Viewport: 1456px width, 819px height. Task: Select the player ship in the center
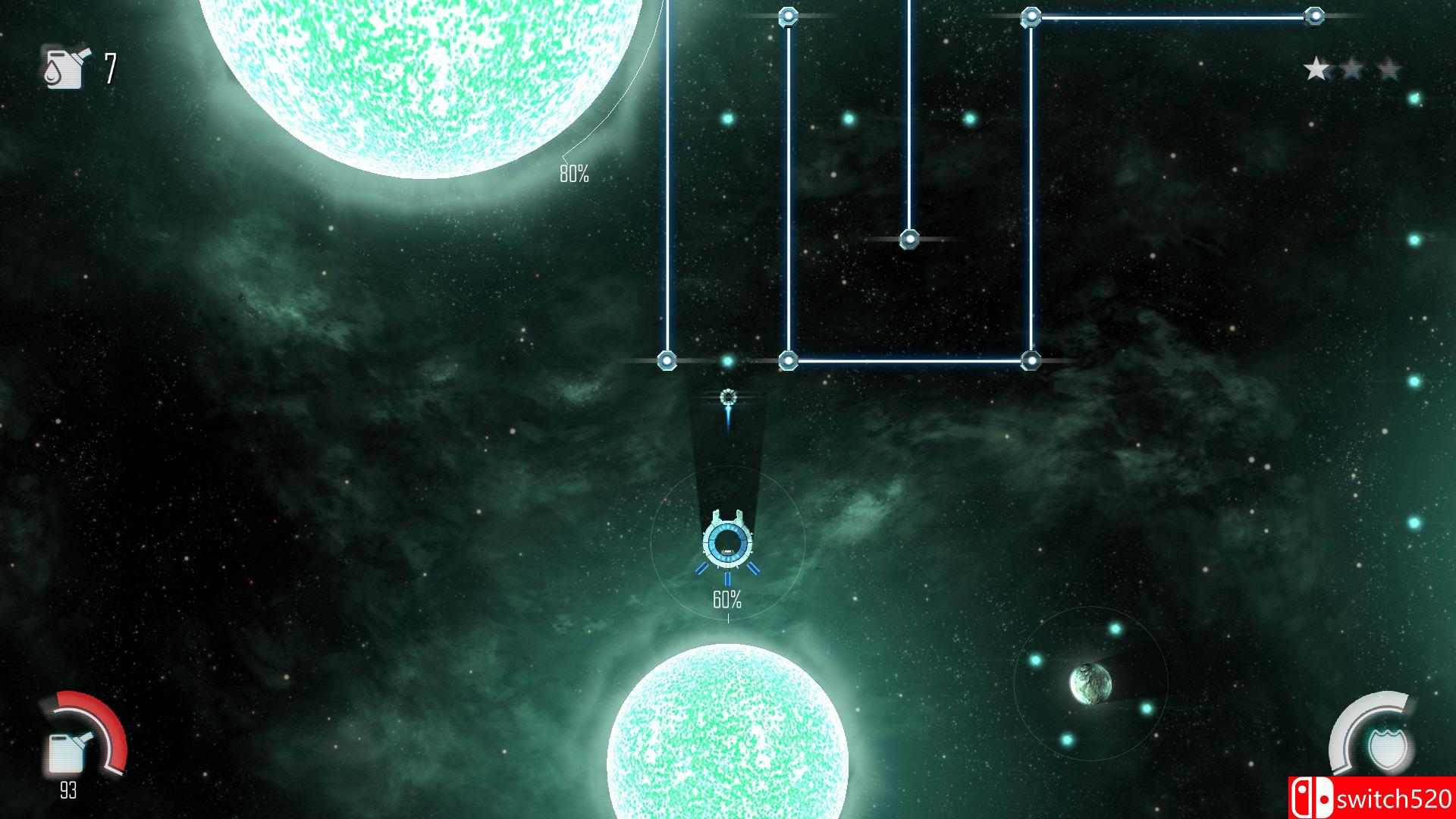point(726,542)
